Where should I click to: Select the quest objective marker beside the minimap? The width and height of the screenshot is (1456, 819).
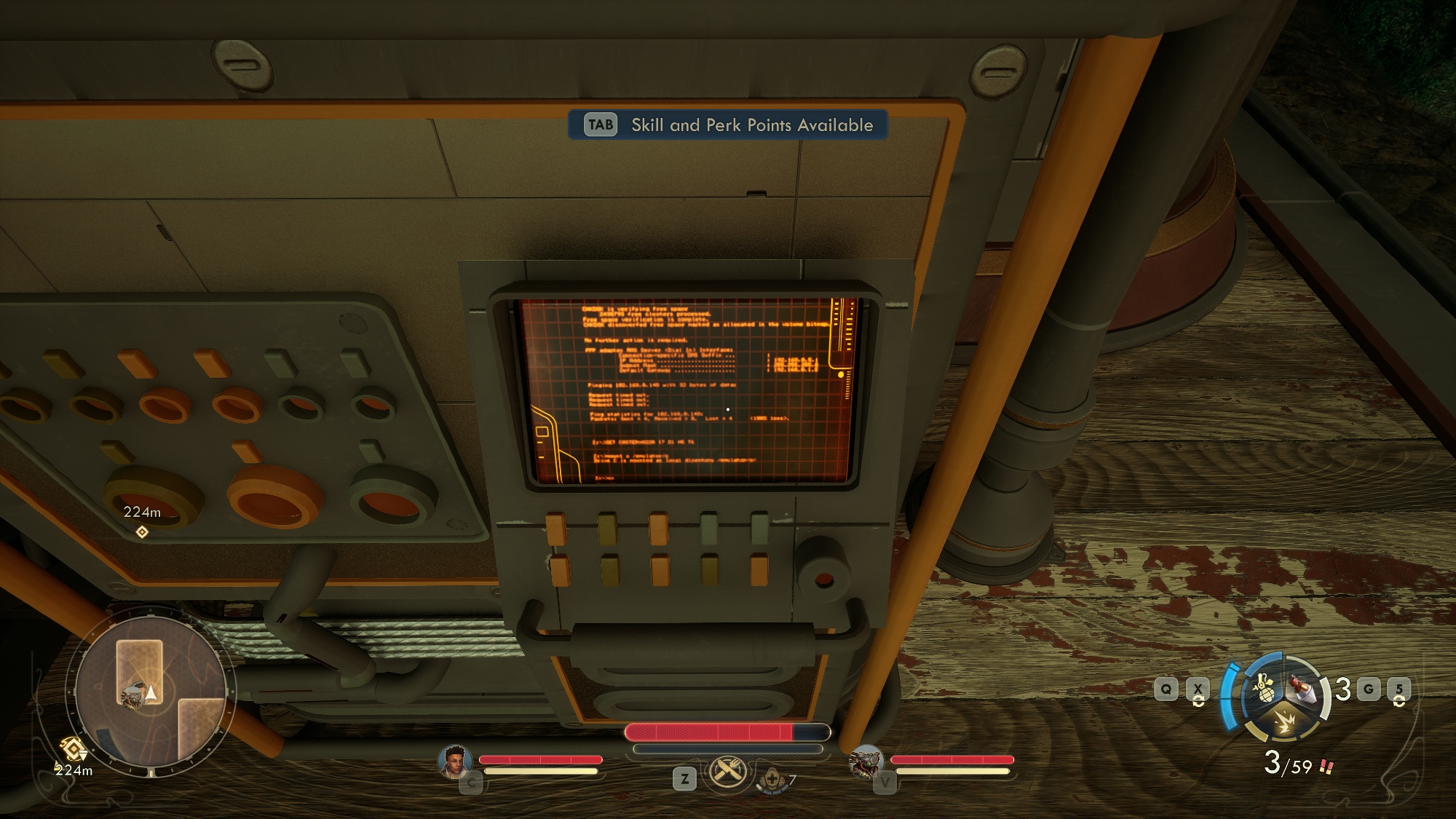73,749
